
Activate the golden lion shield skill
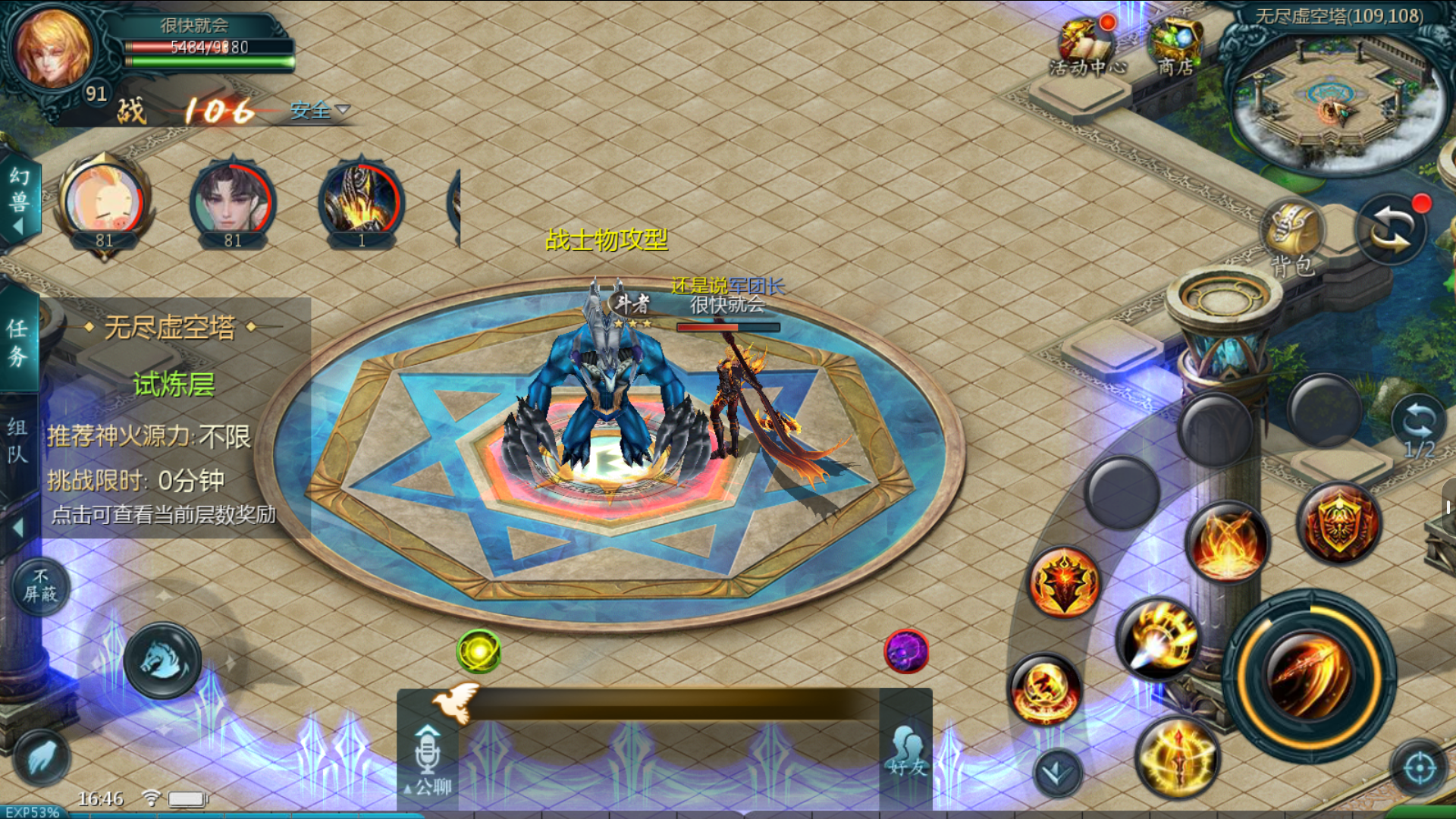1340,522
